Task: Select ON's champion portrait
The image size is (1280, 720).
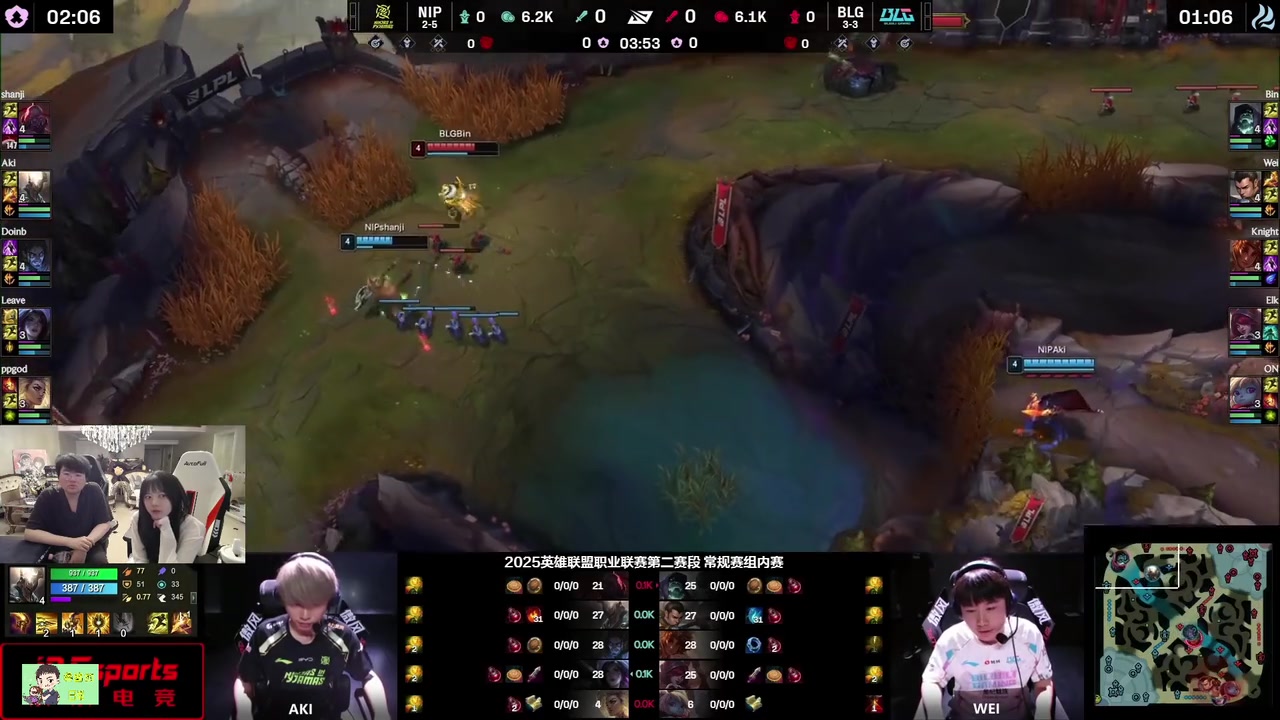Action: pyautogui.click(x=1245, y=393)
